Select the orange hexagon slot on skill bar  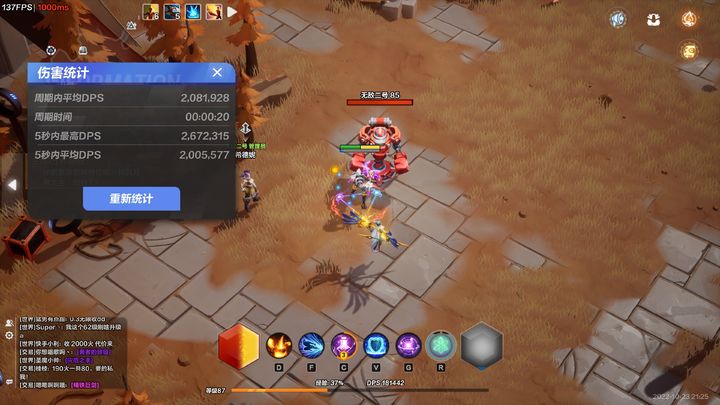click(238, 346)
